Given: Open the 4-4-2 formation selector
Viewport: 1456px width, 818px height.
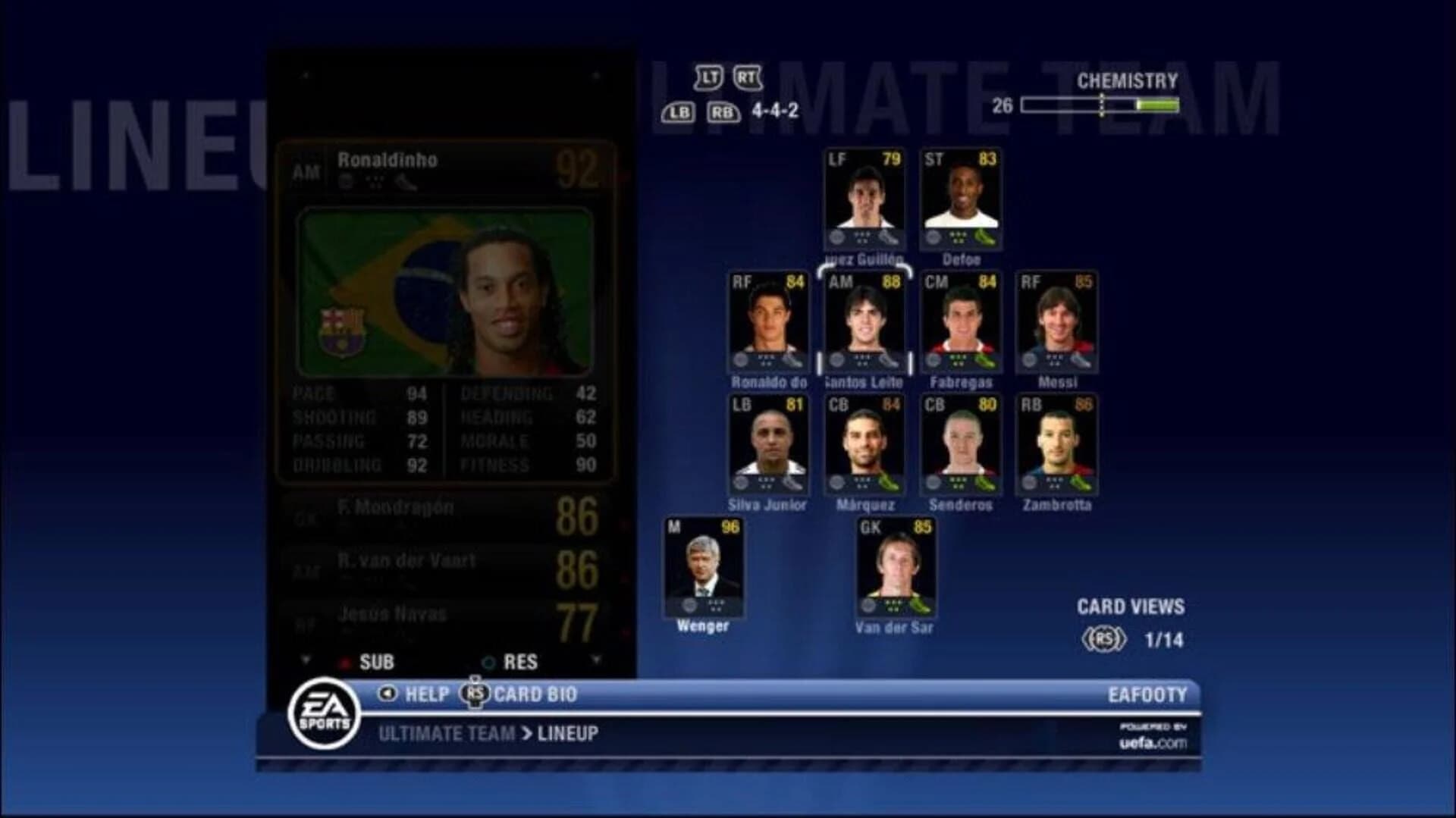Looking at the screenshot, I should pyautogui.click(x=775, y=111).
